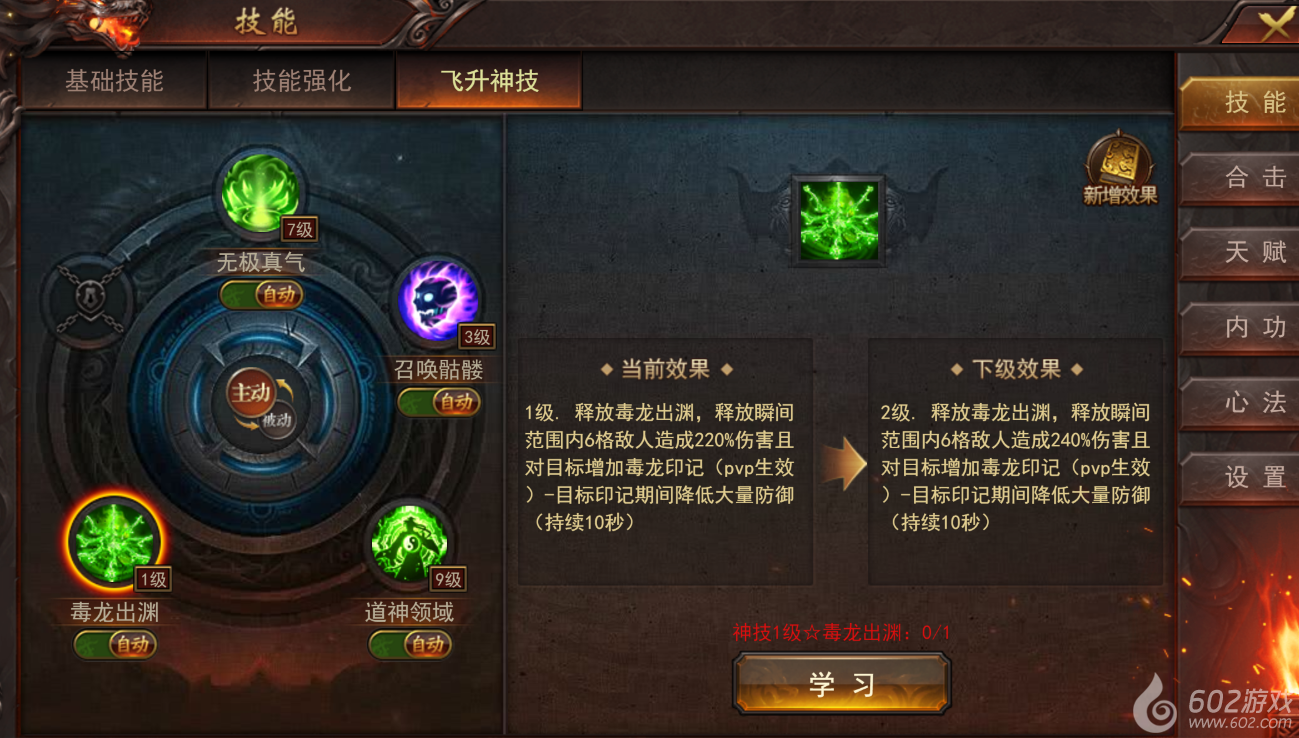
Task: Open the 内功 side menu
Action: click(1240, 327)
